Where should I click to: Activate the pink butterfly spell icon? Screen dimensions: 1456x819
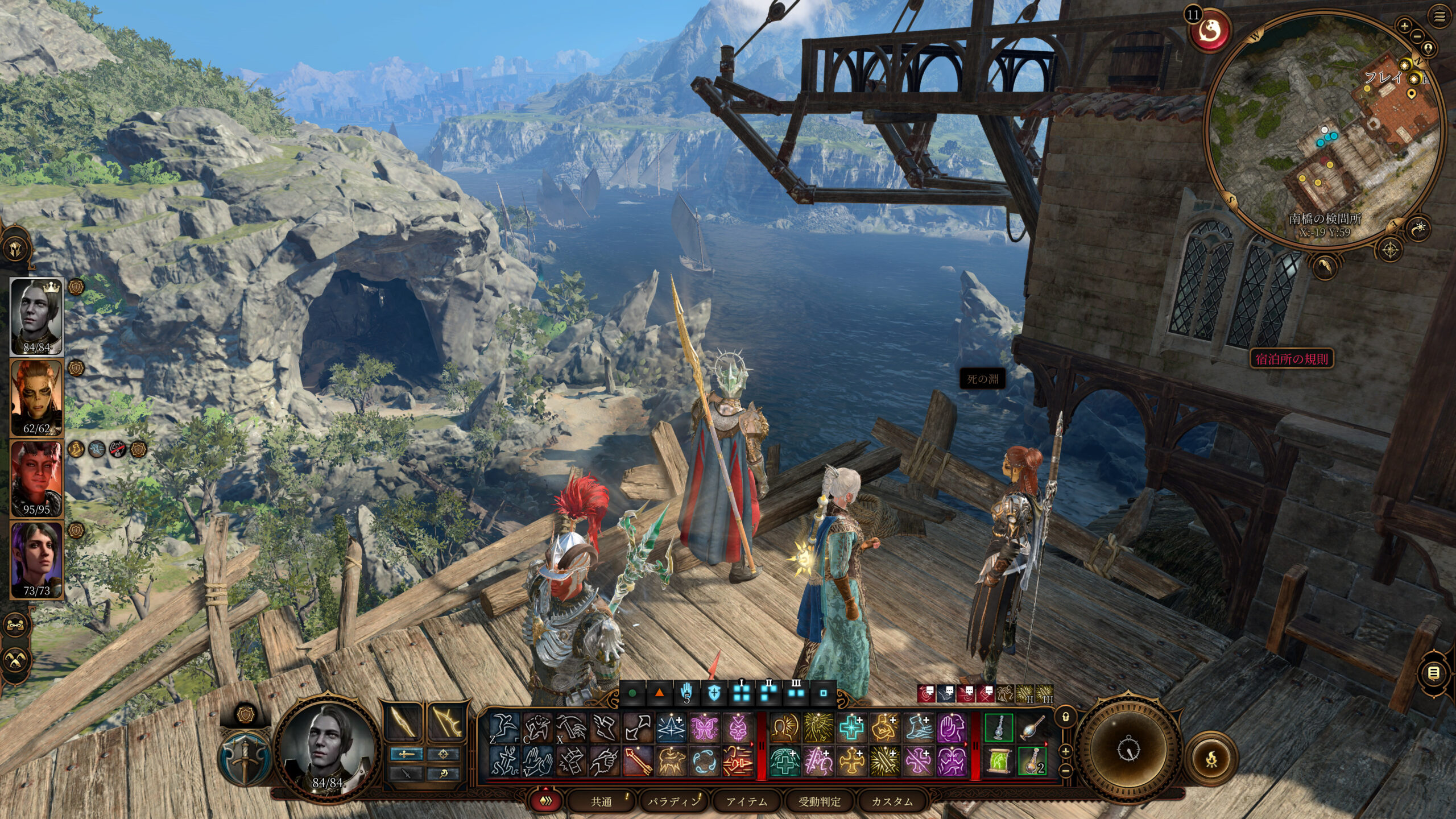pyautogui.click(x=705, y=728)
